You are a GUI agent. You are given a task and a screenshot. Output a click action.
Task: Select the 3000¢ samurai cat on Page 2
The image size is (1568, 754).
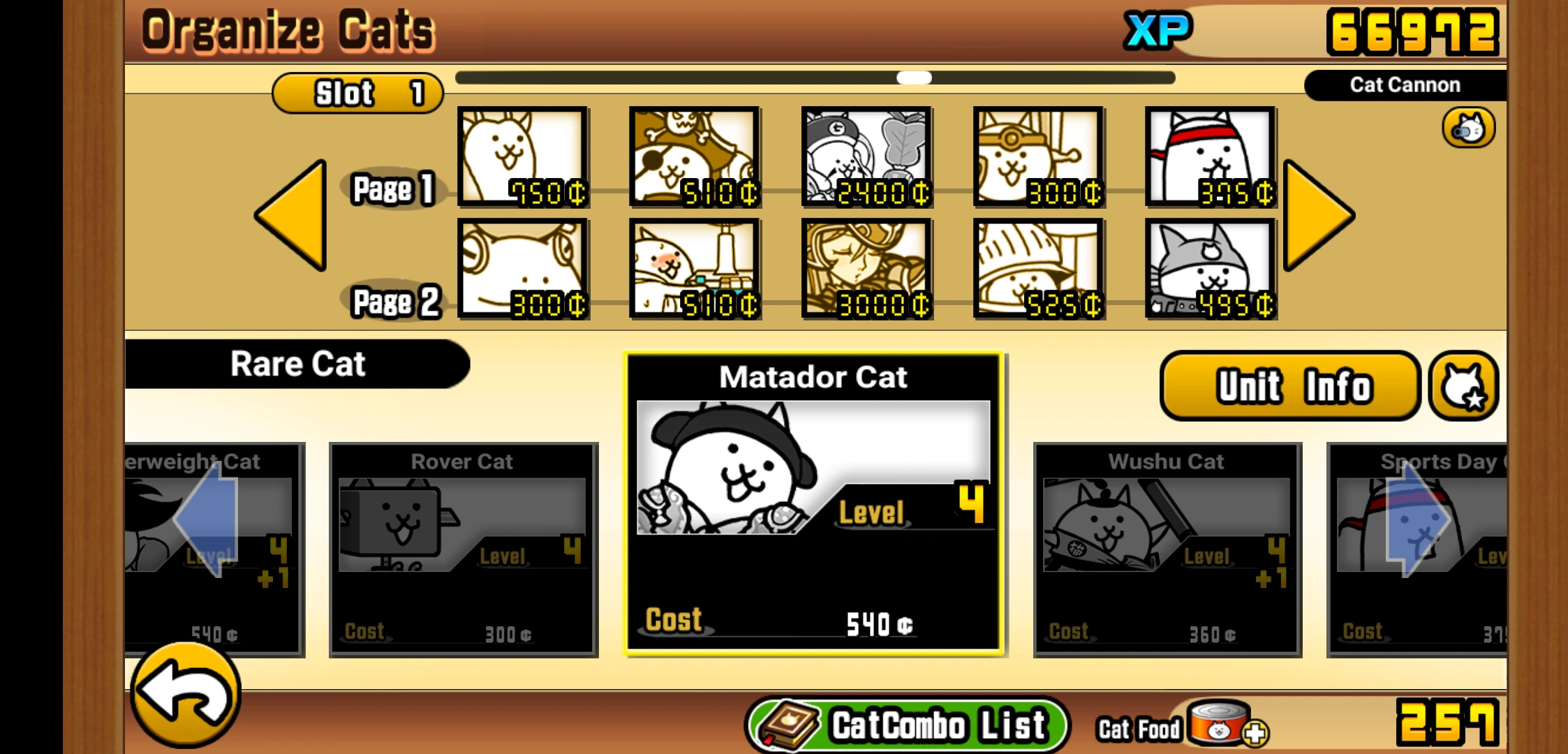(866, 270)
